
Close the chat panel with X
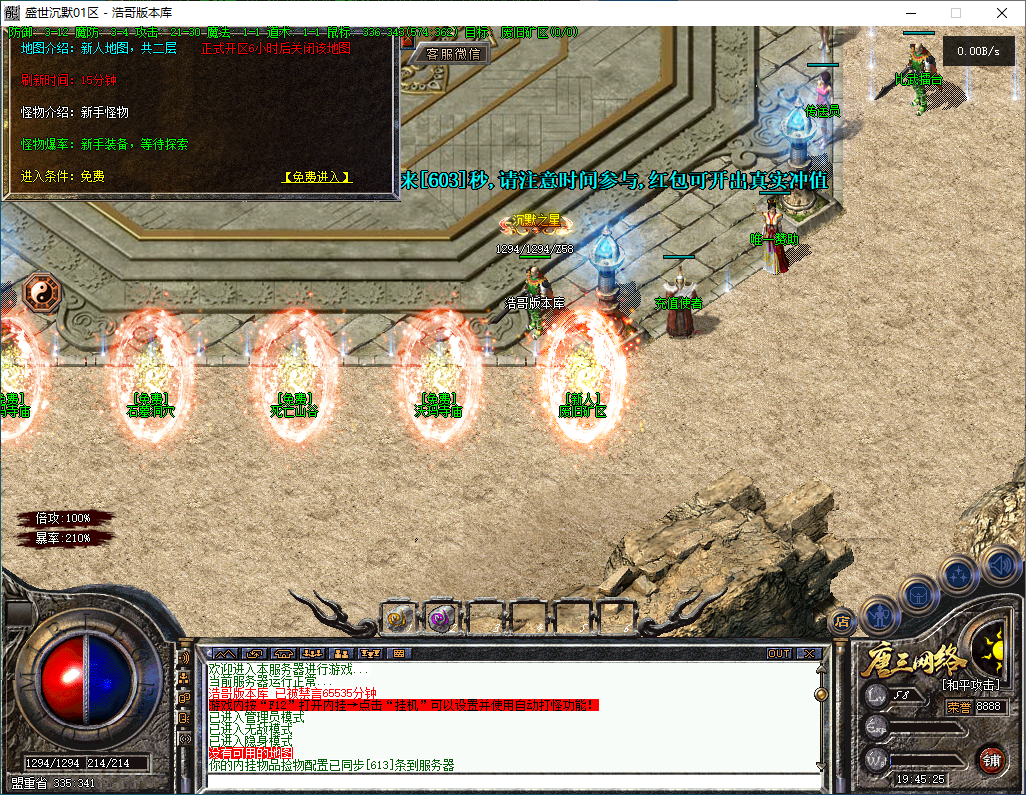point(808,653)
